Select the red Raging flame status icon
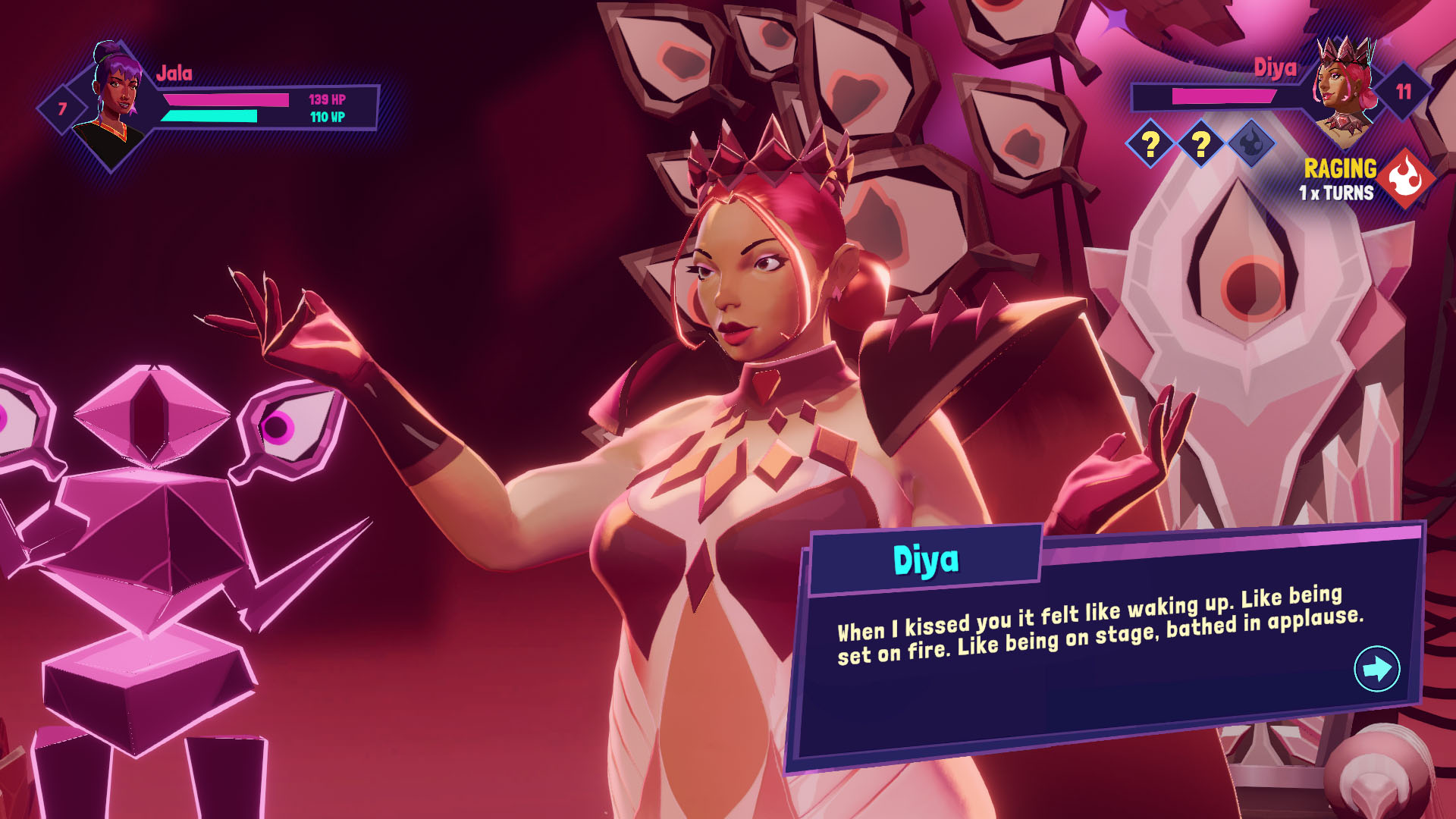This screenshot has height=819, width=1456. (1407, 179)
